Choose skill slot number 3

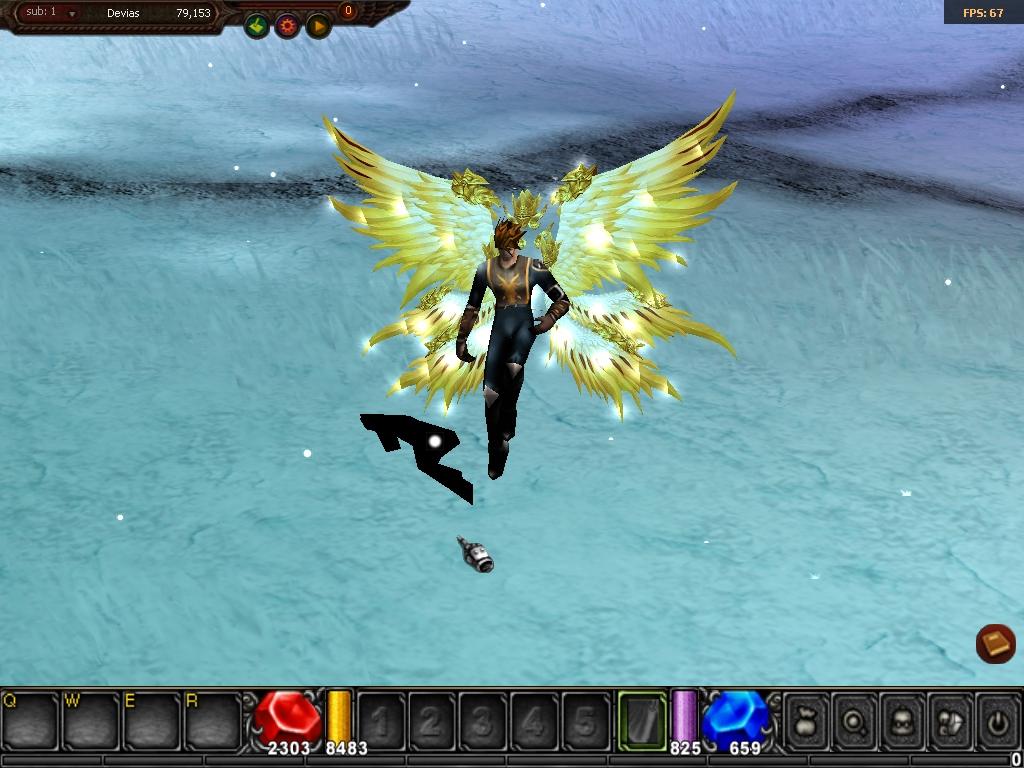[x=483, y=720]
